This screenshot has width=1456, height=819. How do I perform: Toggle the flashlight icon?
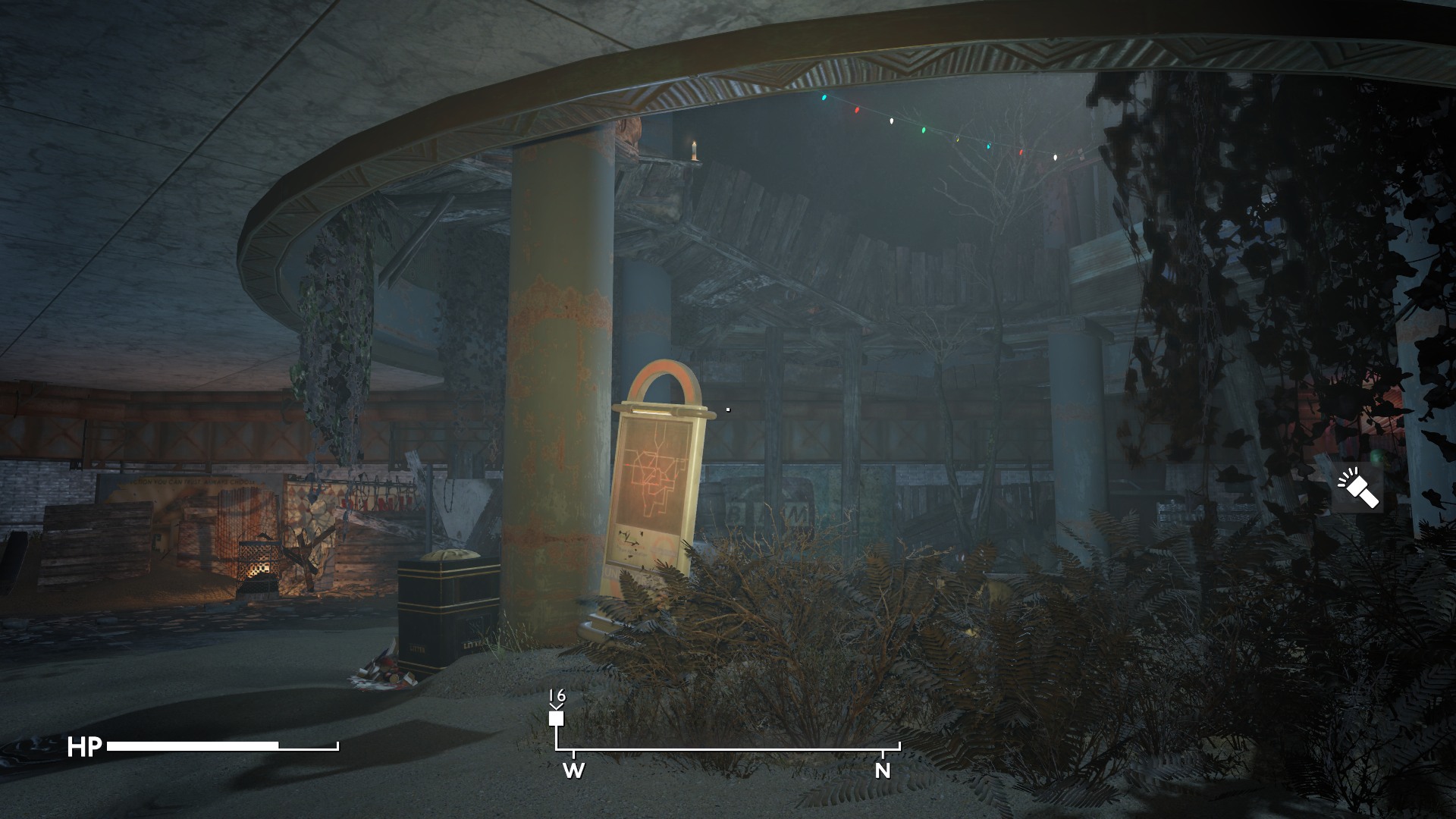[1357, 488]
